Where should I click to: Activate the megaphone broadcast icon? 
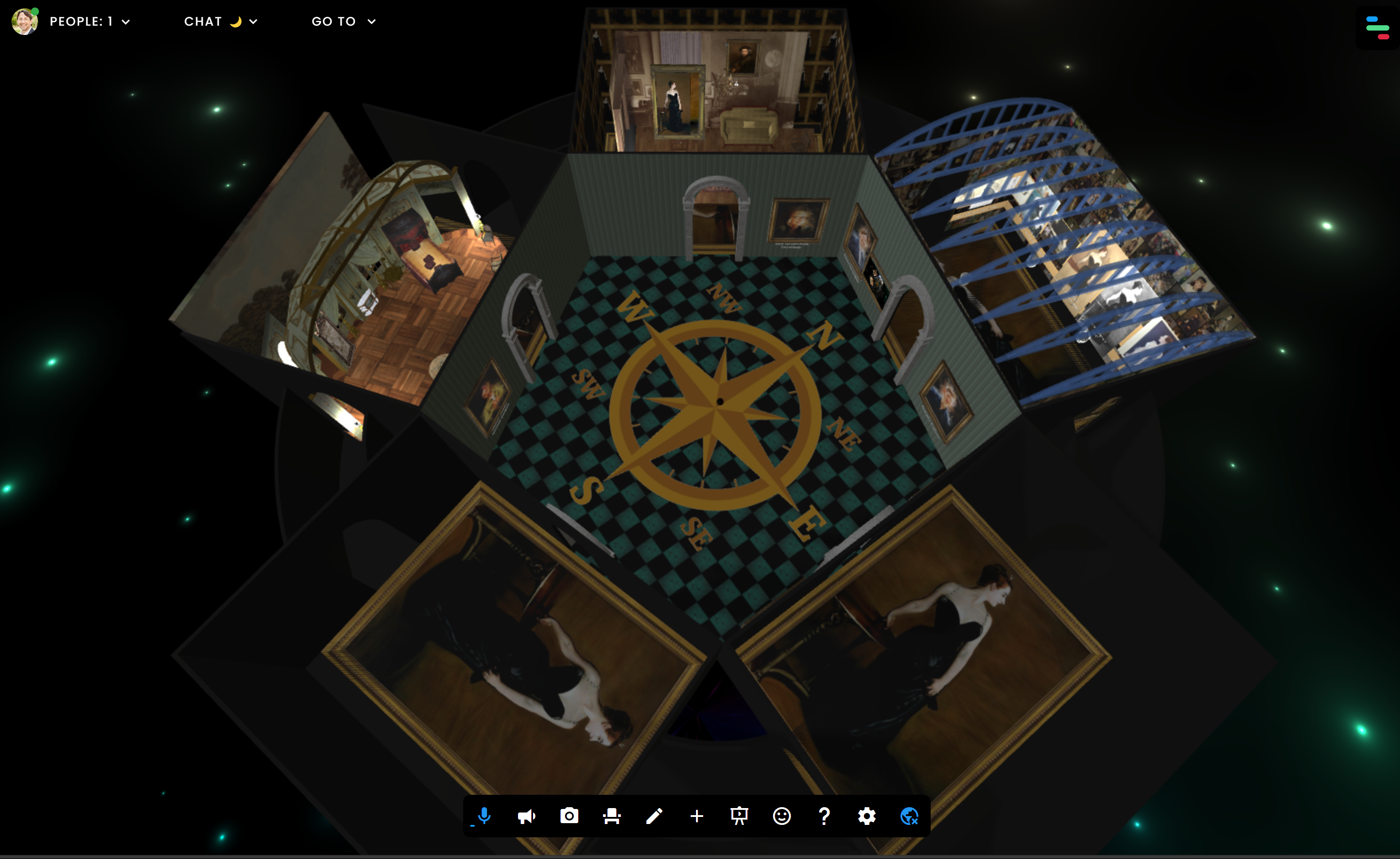click(526, 816)
